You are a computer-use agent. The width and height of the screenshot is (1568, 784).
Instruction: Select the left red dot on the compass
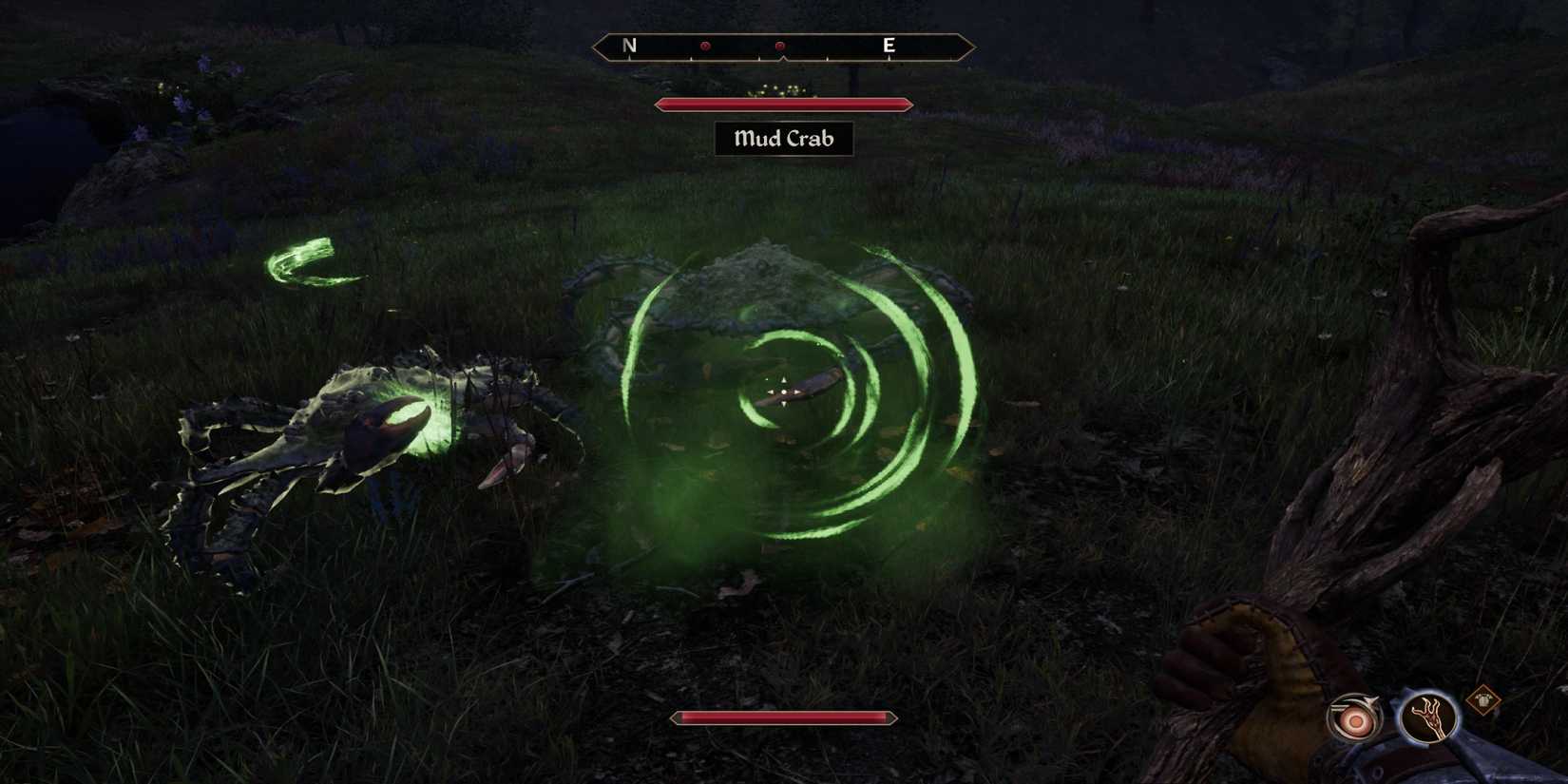705,44
